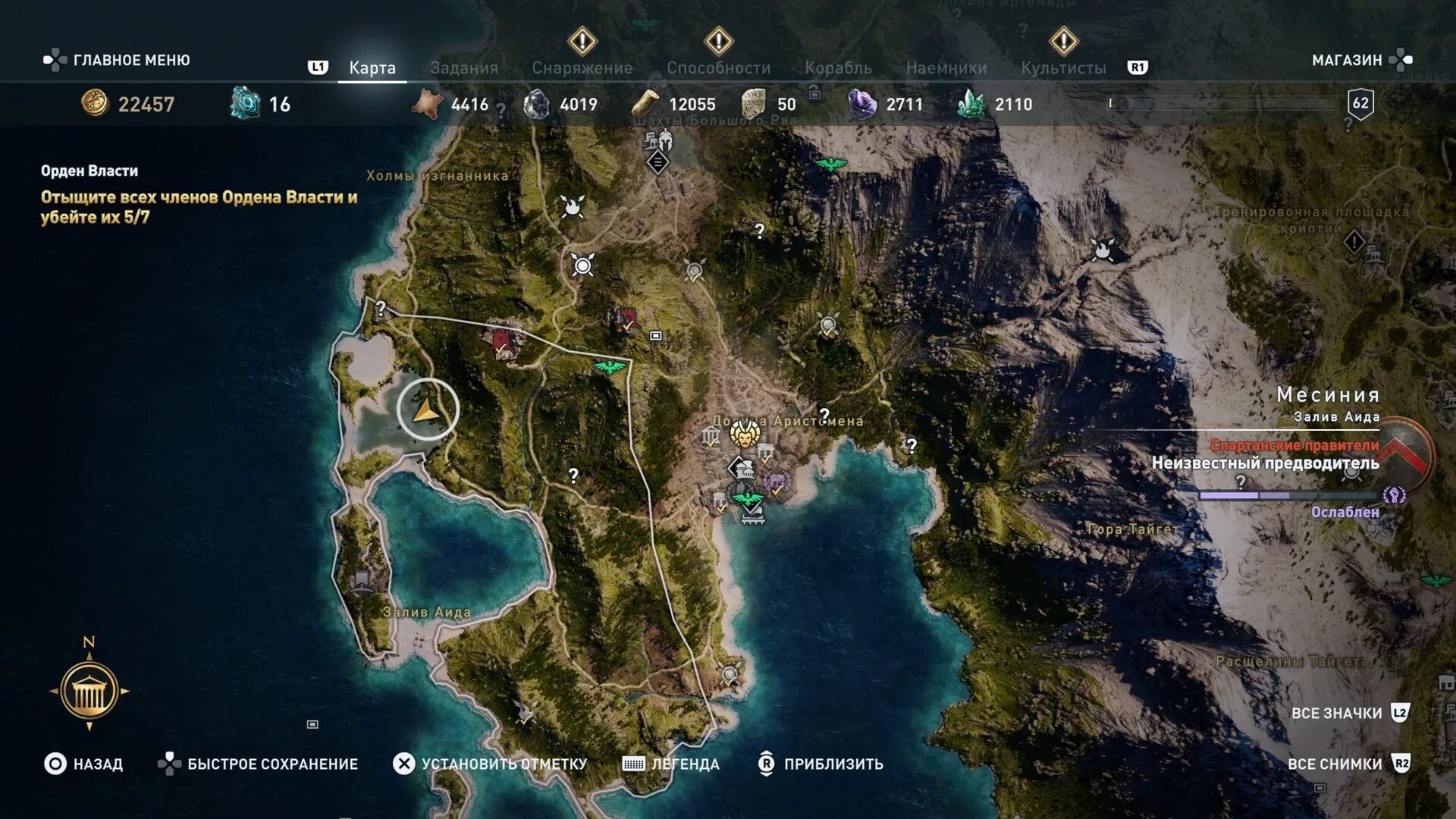Select Приблизить zoom option

(x=821, y=764)
